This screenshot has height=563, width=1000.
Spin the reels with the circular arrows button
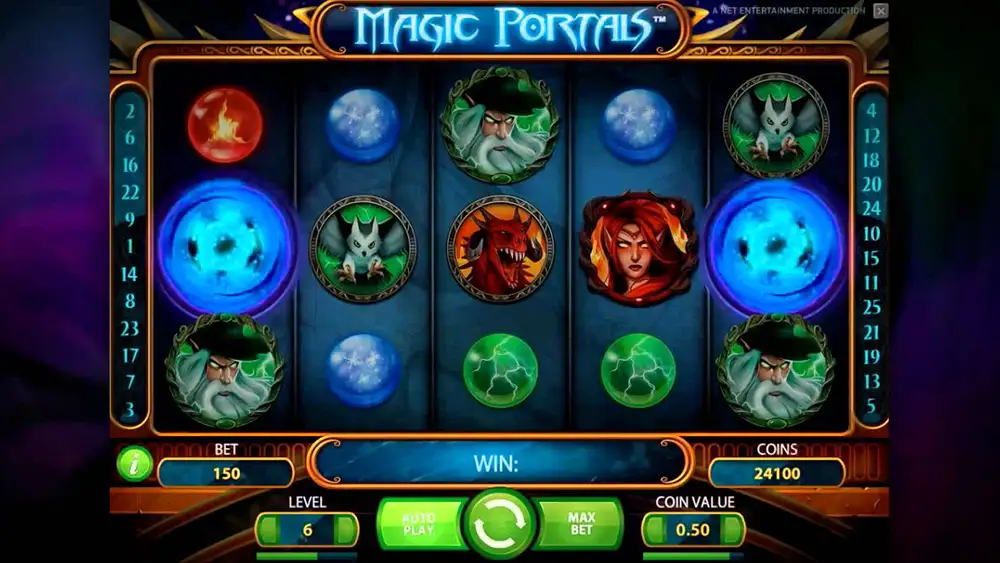(x=500, y=524)
